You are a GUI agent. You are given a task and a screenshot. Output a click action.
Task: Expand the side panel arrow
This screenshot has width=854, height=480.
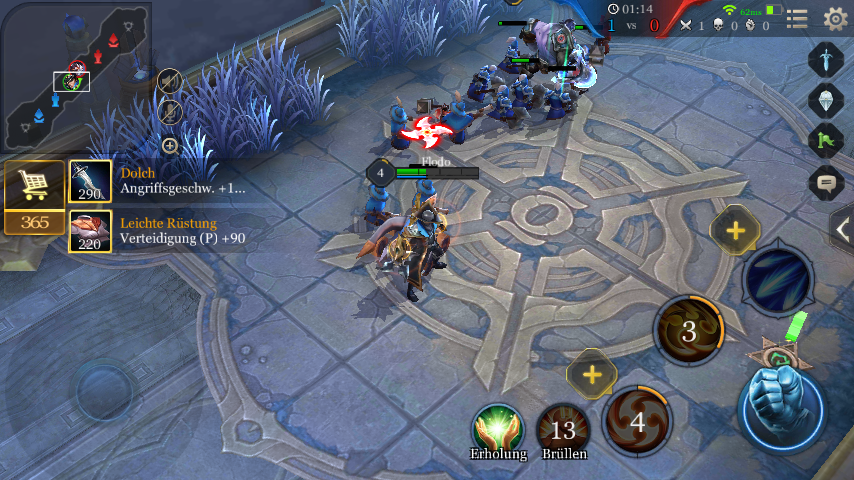(x=842, y=229)
